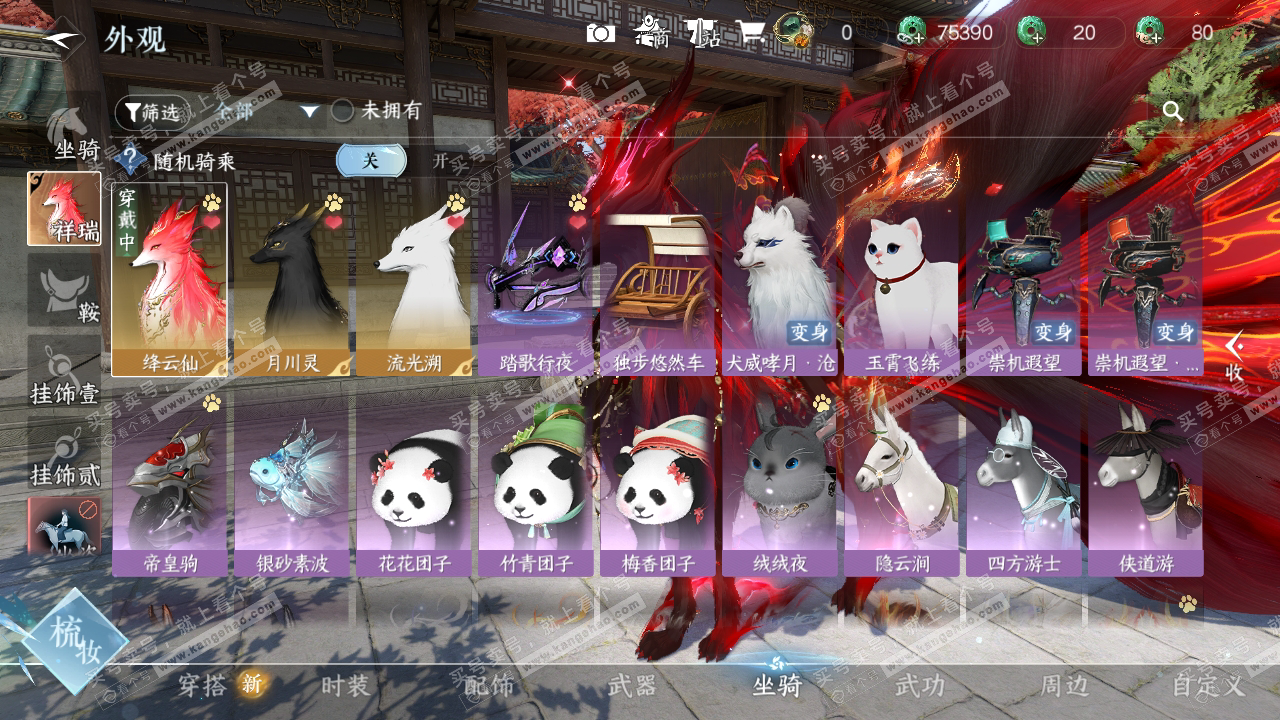
Task: Choose the 绒绒夜 gray rabbit mount
Action: (779, 484)
